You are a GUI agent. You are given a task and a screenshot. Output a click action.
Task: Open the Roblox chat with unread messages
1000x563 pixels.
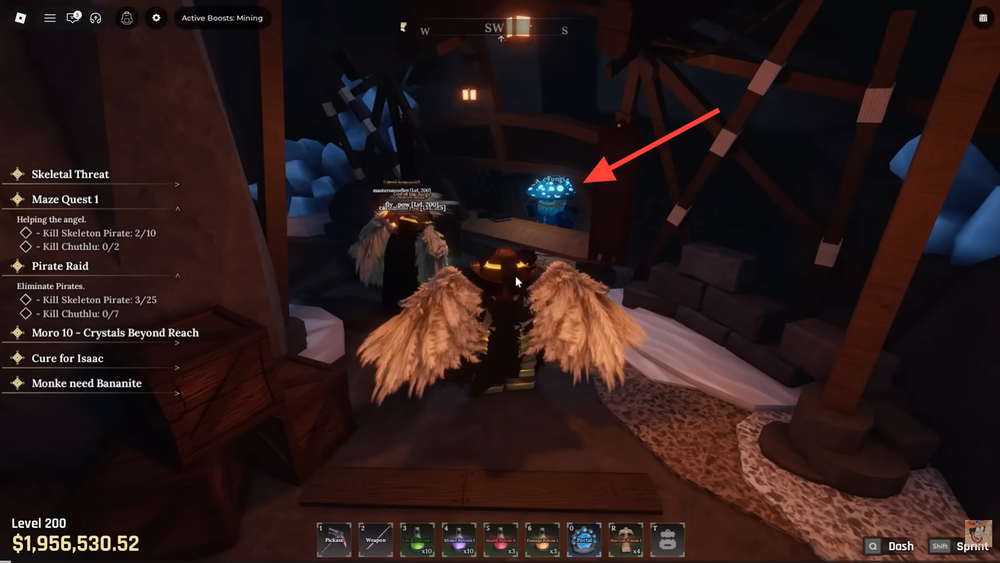click(73, 18)
